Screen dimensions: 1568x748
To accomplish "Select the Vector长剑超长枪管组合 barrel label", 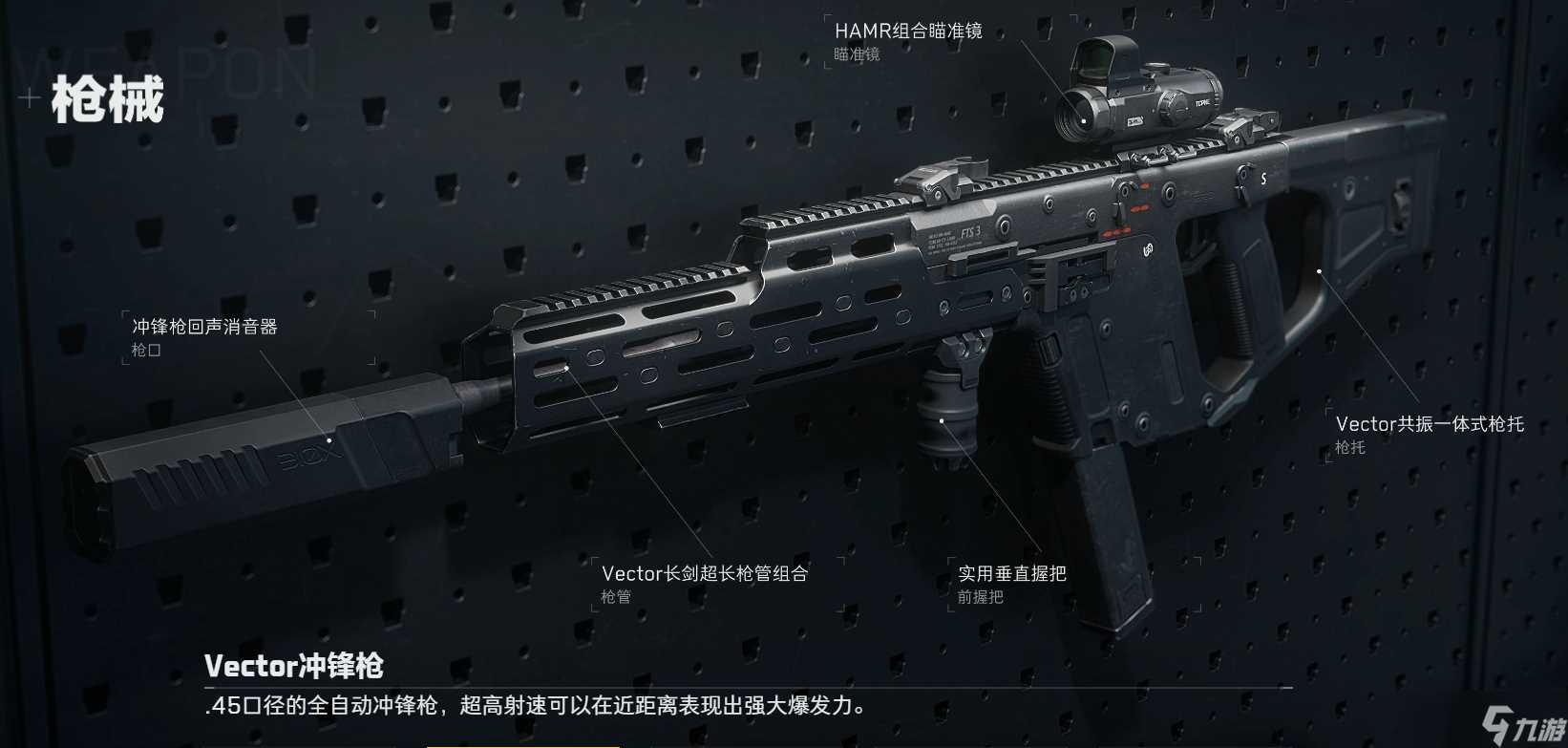I will 704,573.
